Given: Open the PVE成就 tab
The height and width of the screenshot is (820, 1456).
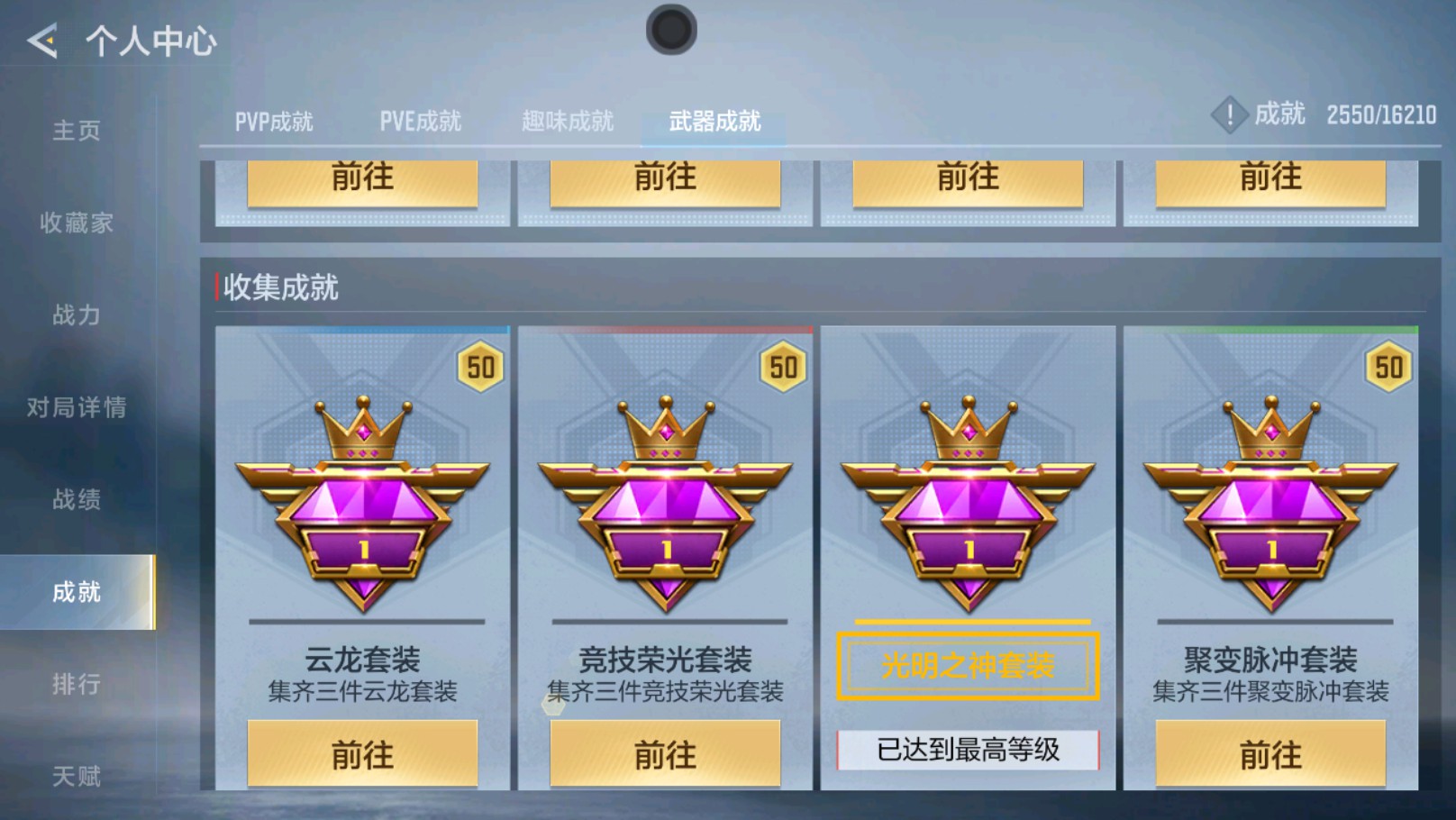Looking at the screenshot, I should point(422,120).
